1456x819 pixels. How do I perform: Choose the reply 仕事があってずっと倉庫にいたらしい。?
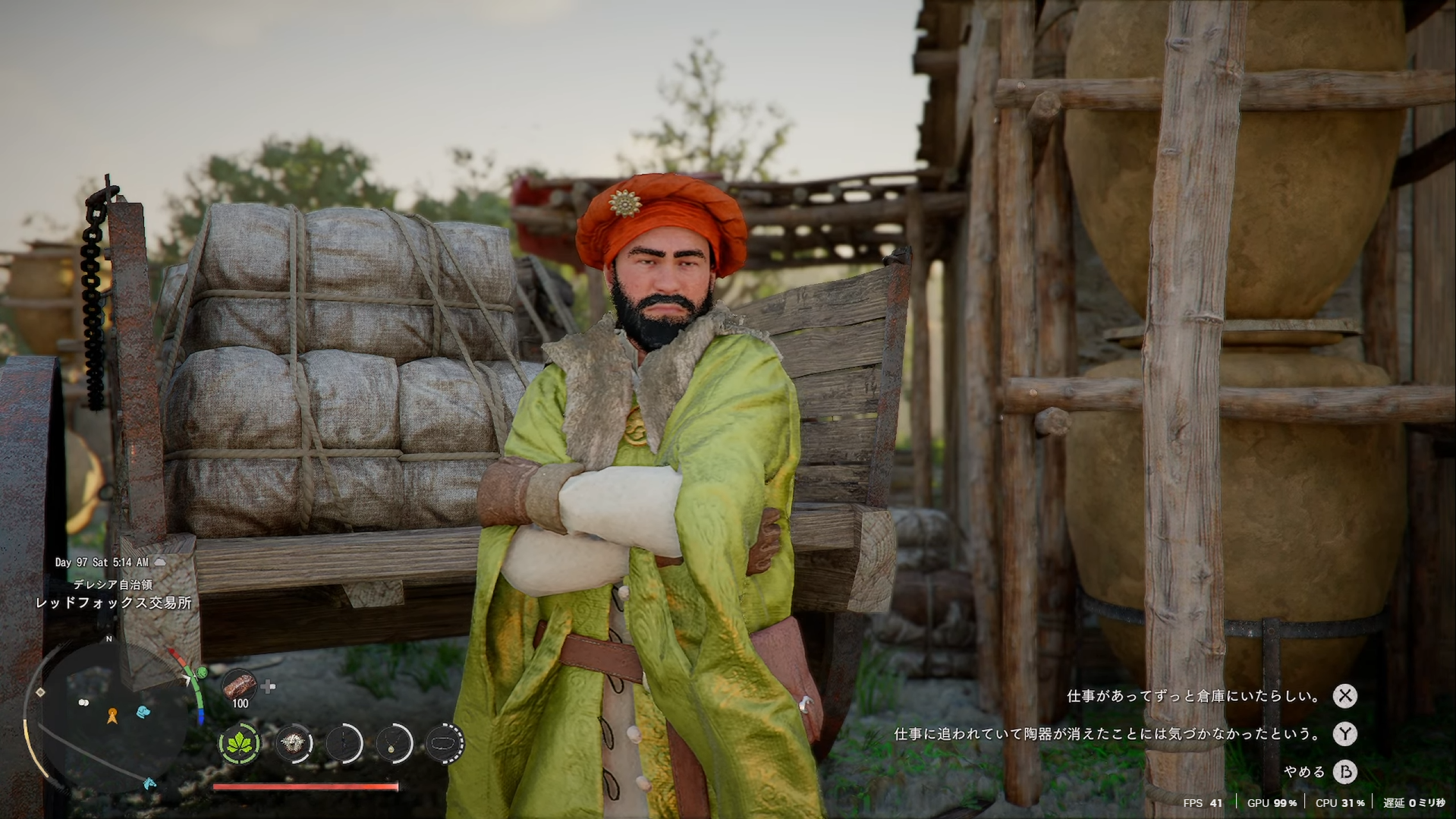[x=1194, y=696]
